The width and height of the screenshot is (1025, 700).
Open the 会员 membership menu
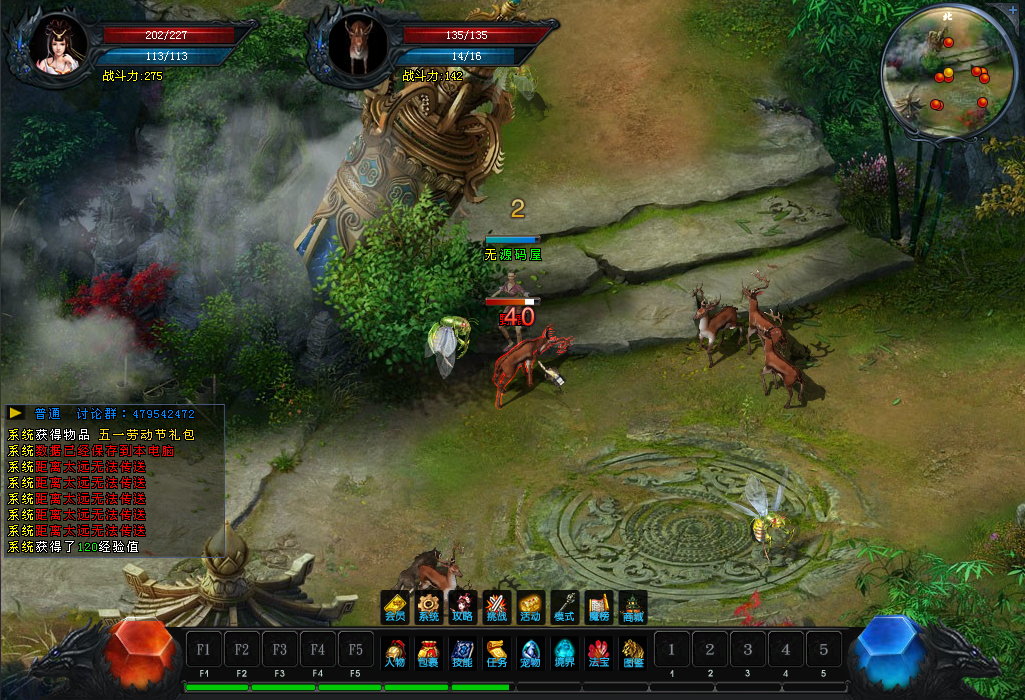pos(395,607)
